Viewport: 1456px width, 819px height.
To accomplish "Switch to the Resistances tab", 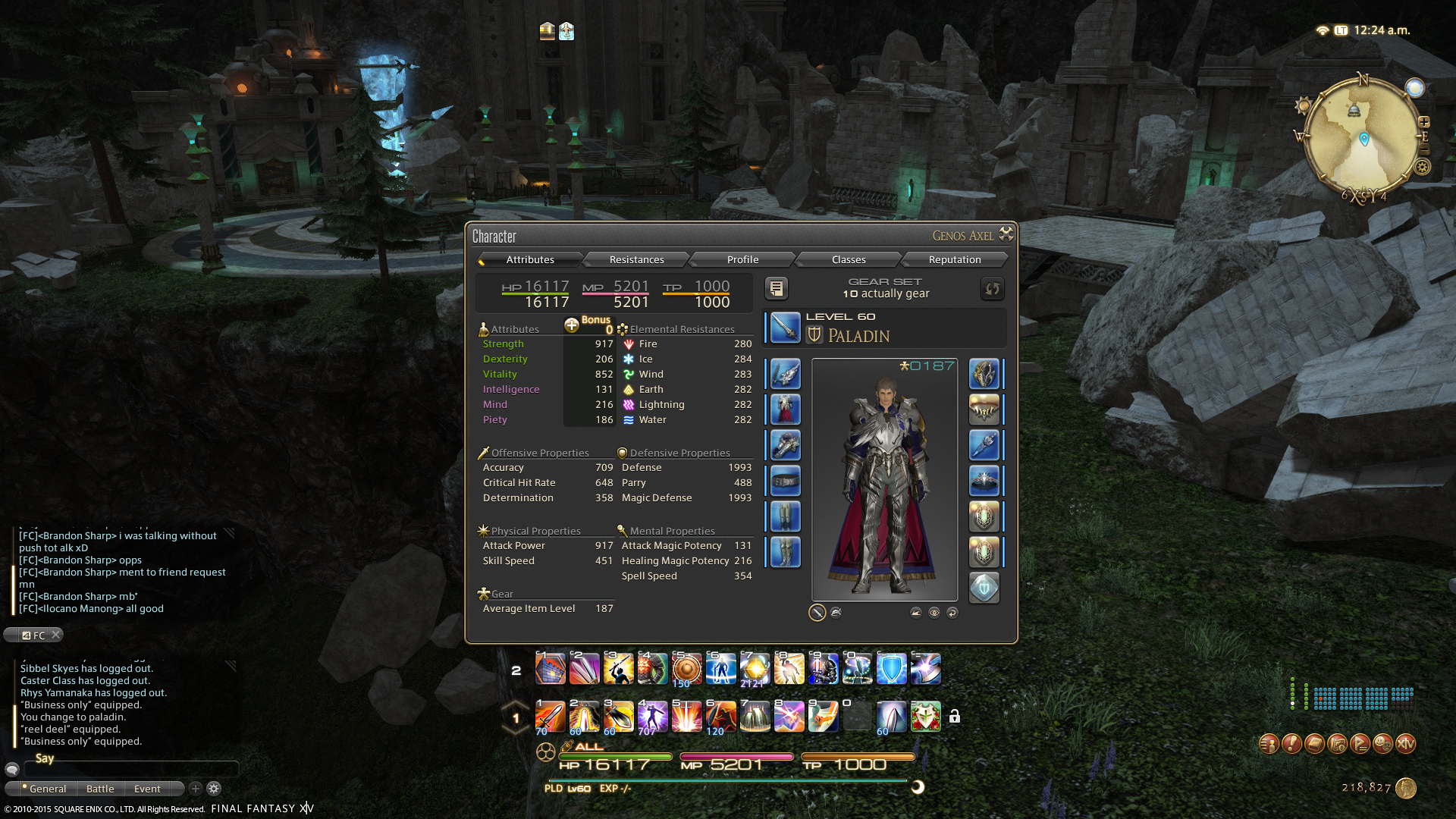I will [x=636, y=259].
